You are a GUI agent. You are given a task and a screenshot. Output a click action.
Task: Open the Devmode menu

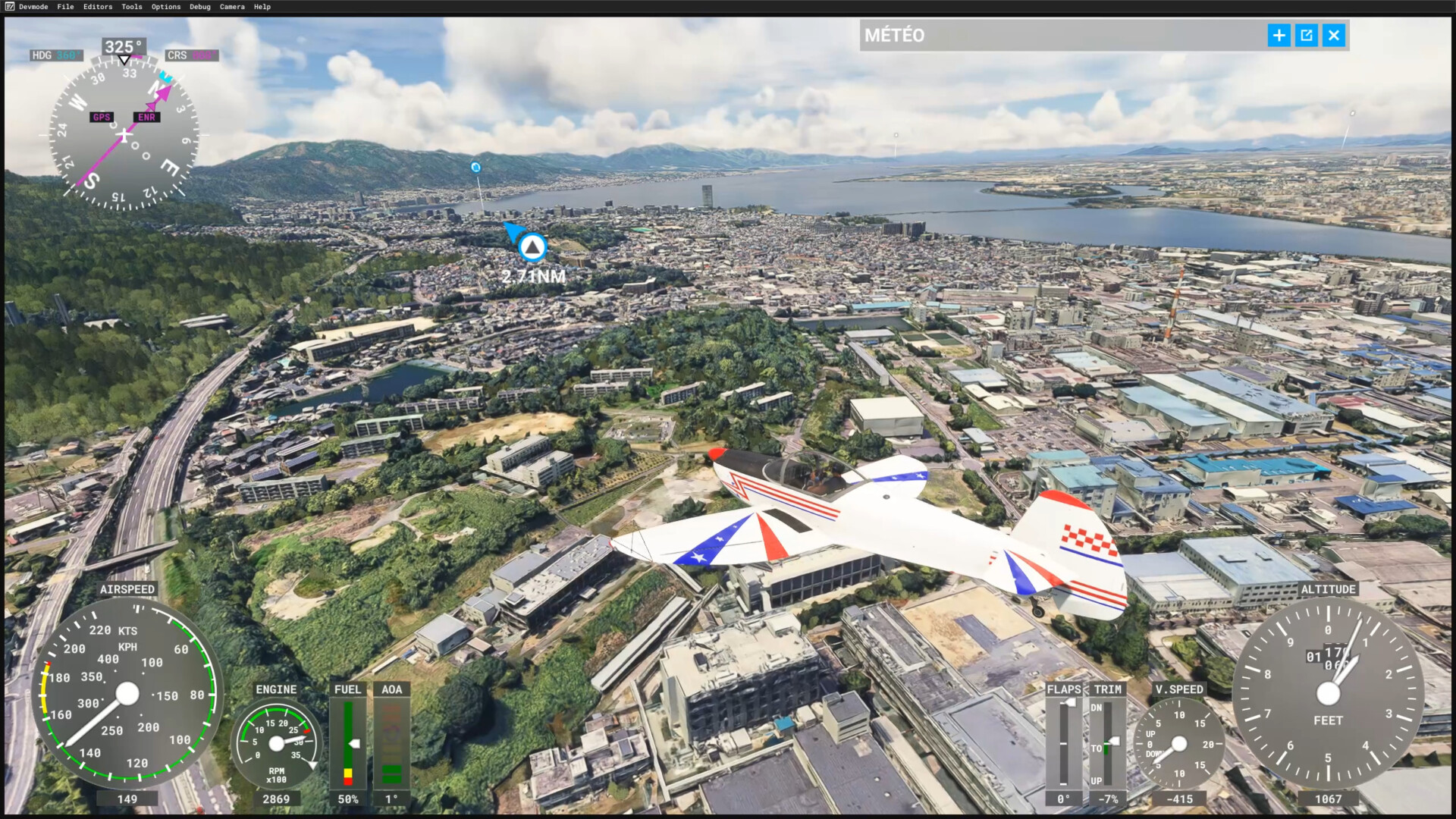[x=33, y=7]
